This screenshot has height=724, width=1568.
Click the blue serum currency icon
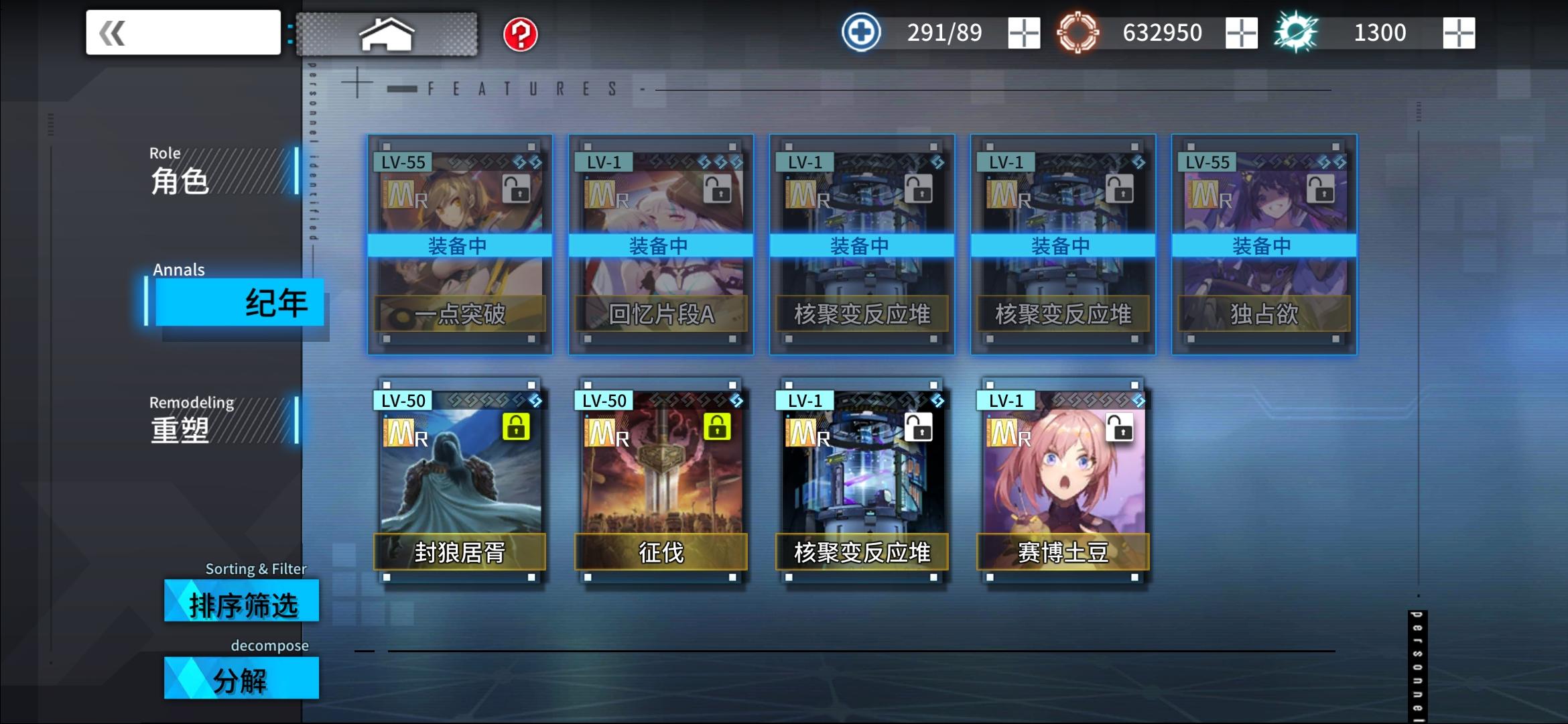pyautogui.click(x=860, y=32)
